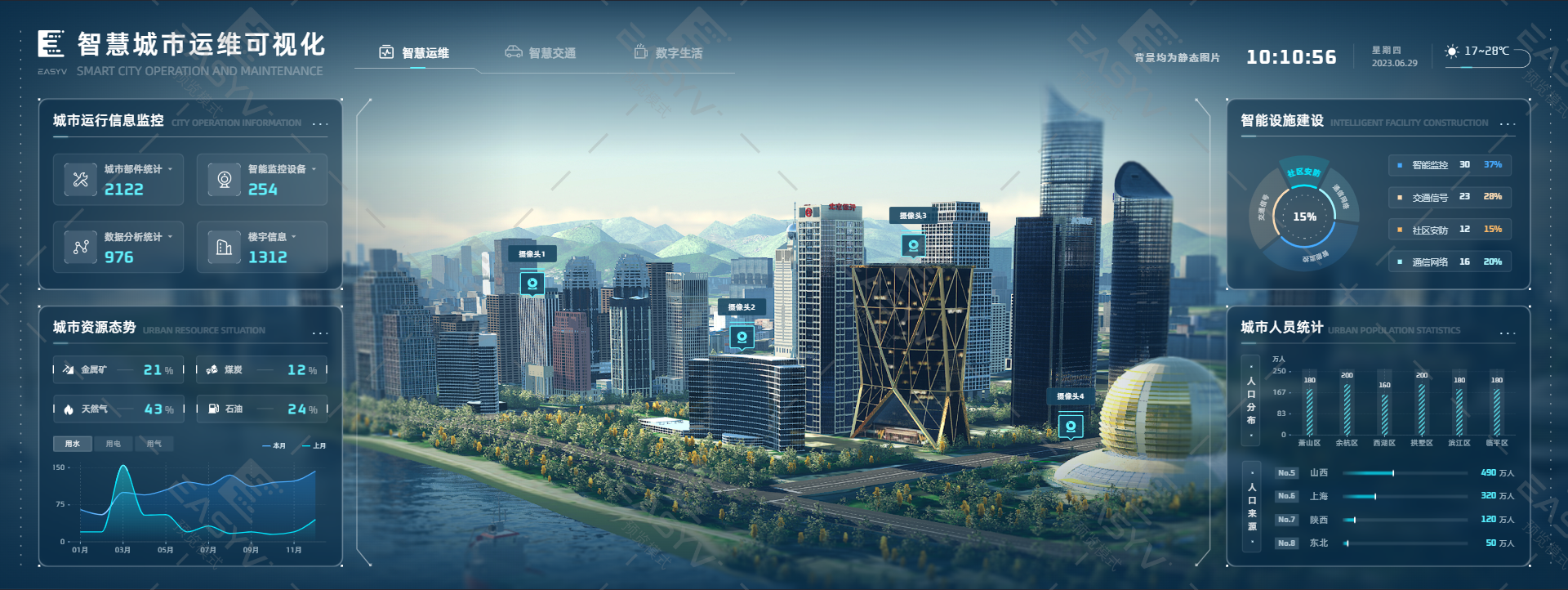Open the 摄像头3 camera marker
The image size is (1568, 590).
913,244
